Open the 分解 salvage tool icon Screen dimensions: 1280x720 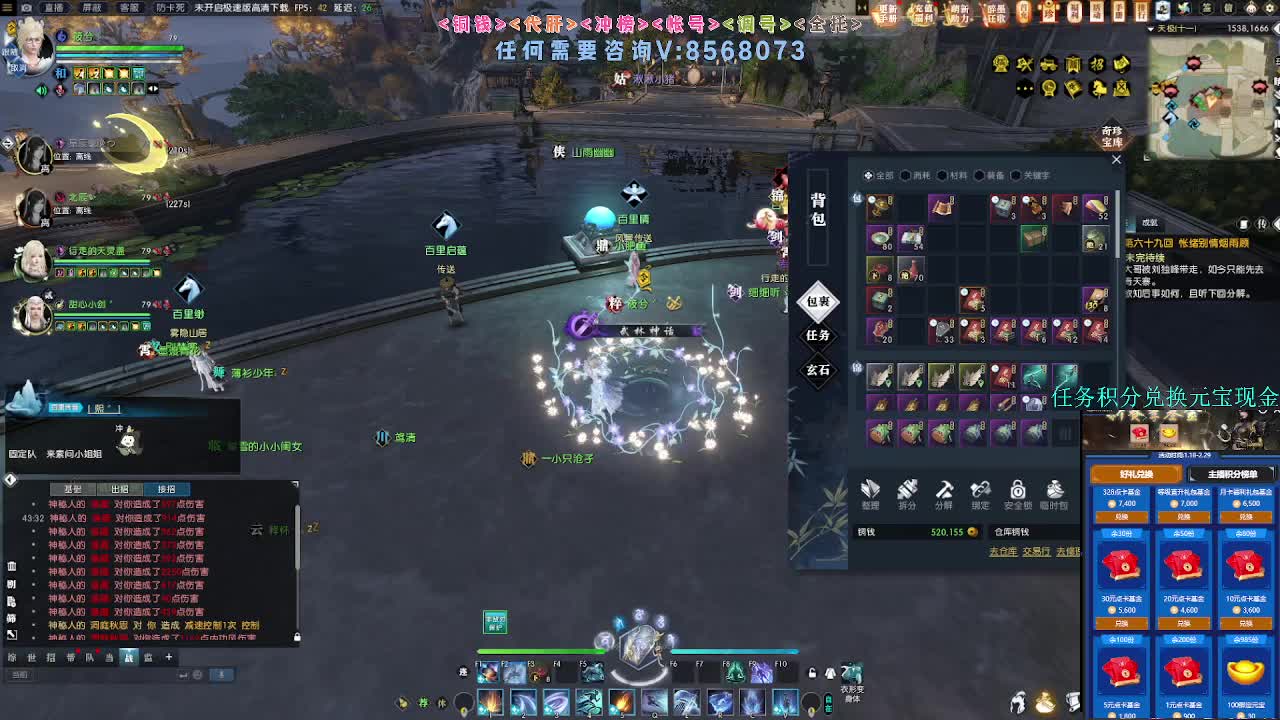pyautogui.click(x=943, y=493)
